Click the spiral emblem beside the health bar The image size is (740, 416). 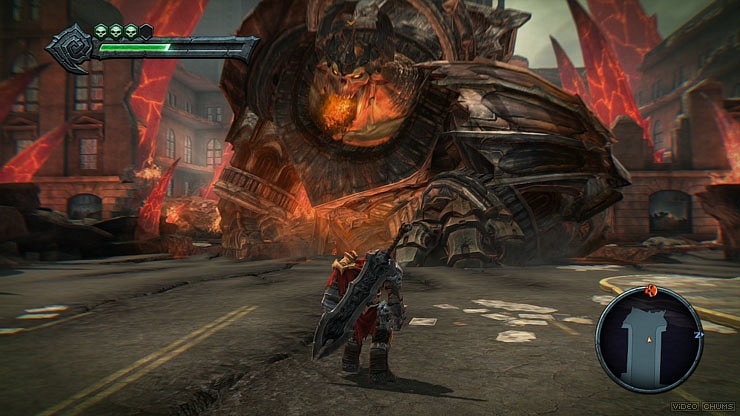[x=72, y=49]
